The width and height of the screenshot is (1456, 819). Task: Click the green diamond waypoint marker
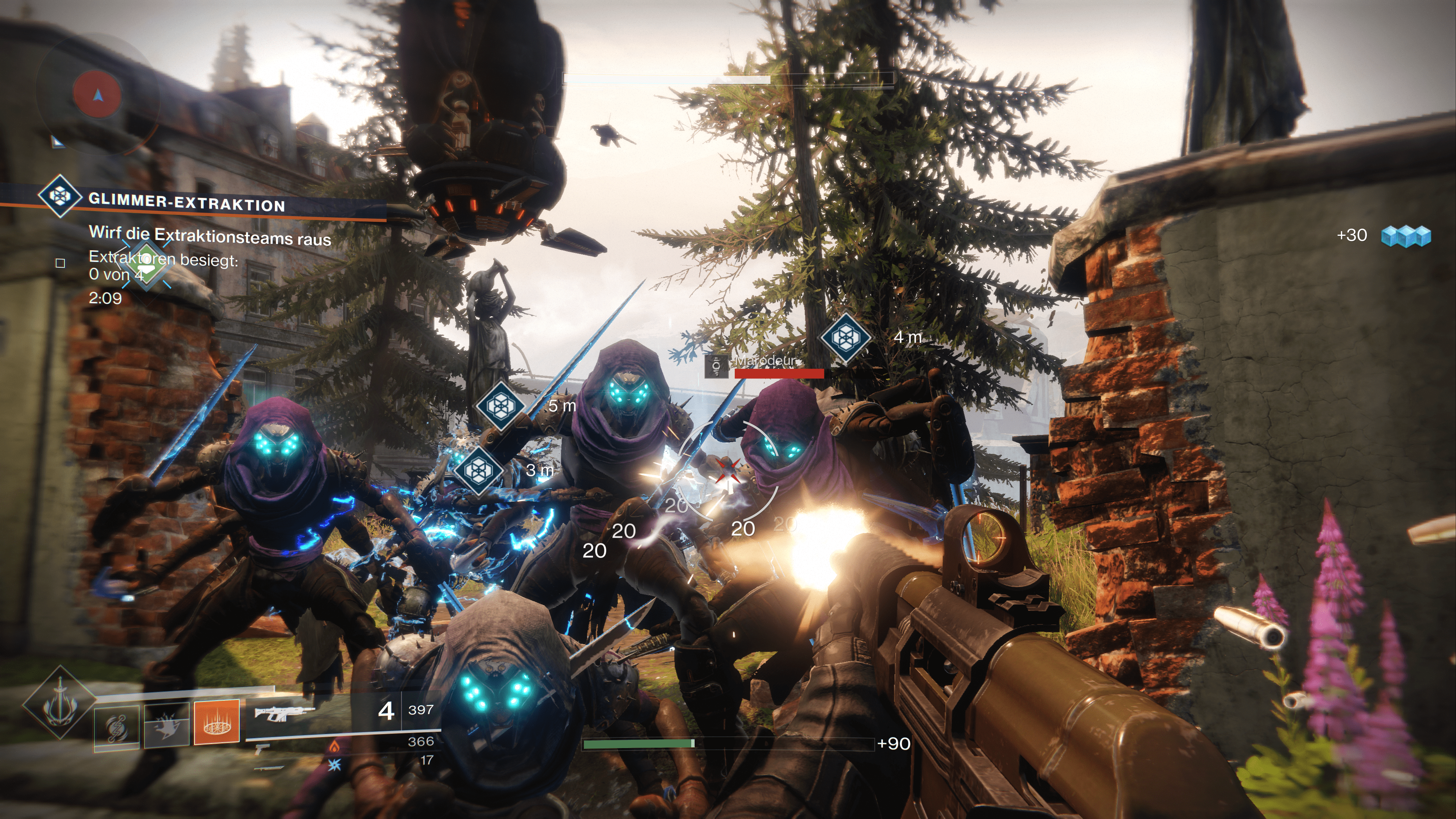tap(146, 266)
